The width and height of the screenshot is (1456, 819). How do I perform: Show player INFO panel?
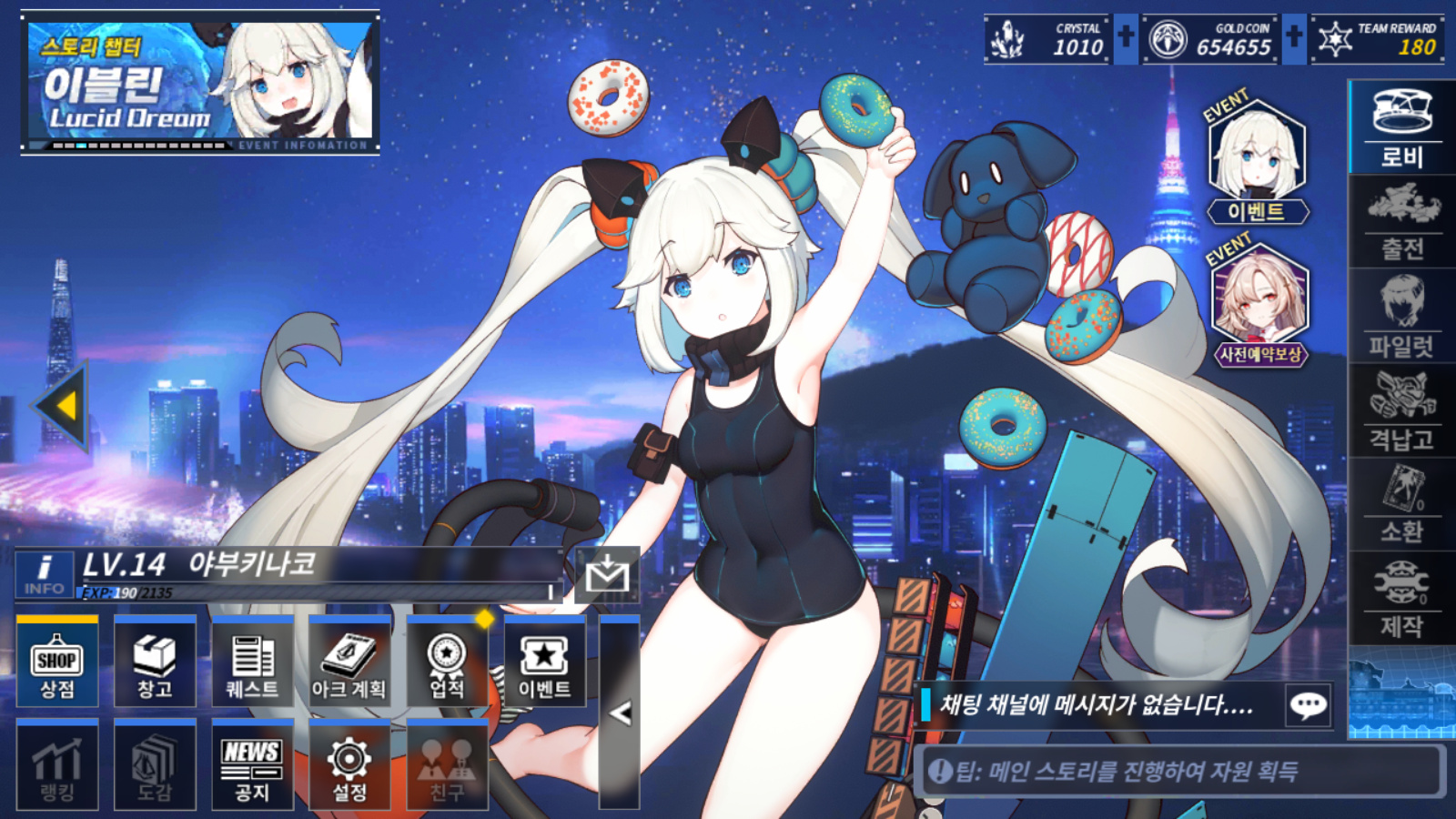[44, 574]
